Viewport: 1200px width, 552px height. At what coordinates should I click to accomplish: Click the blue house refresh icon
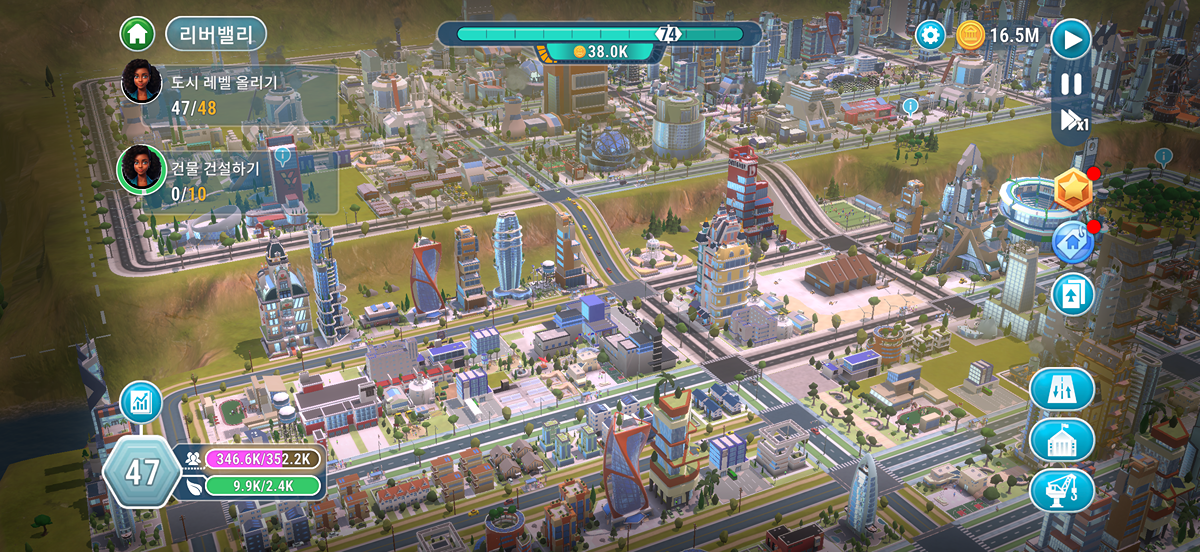[1072, 242]
